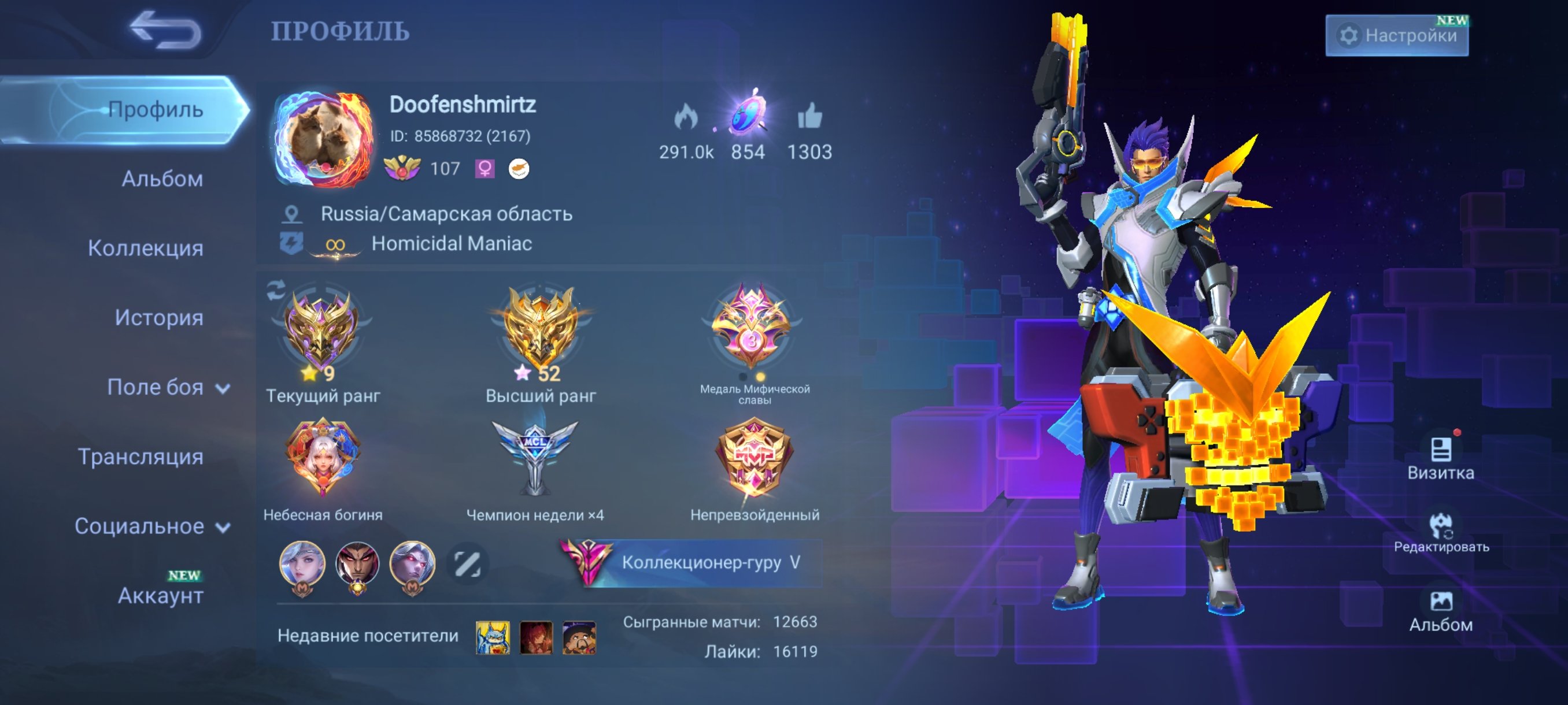The height and width of the screenshot is (705, 1568).
Task: Open the Коллекция section
Action: (146, 248)
